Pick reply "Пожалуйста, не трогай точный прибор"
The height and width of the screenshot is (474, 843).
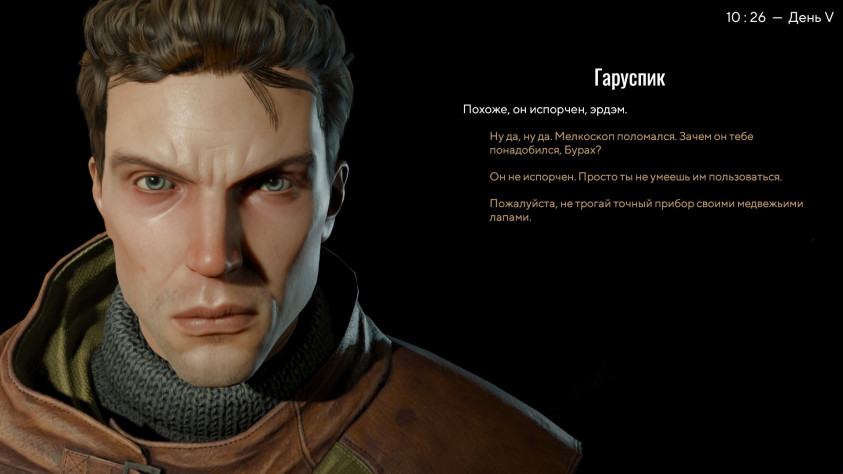coord(645,210)
